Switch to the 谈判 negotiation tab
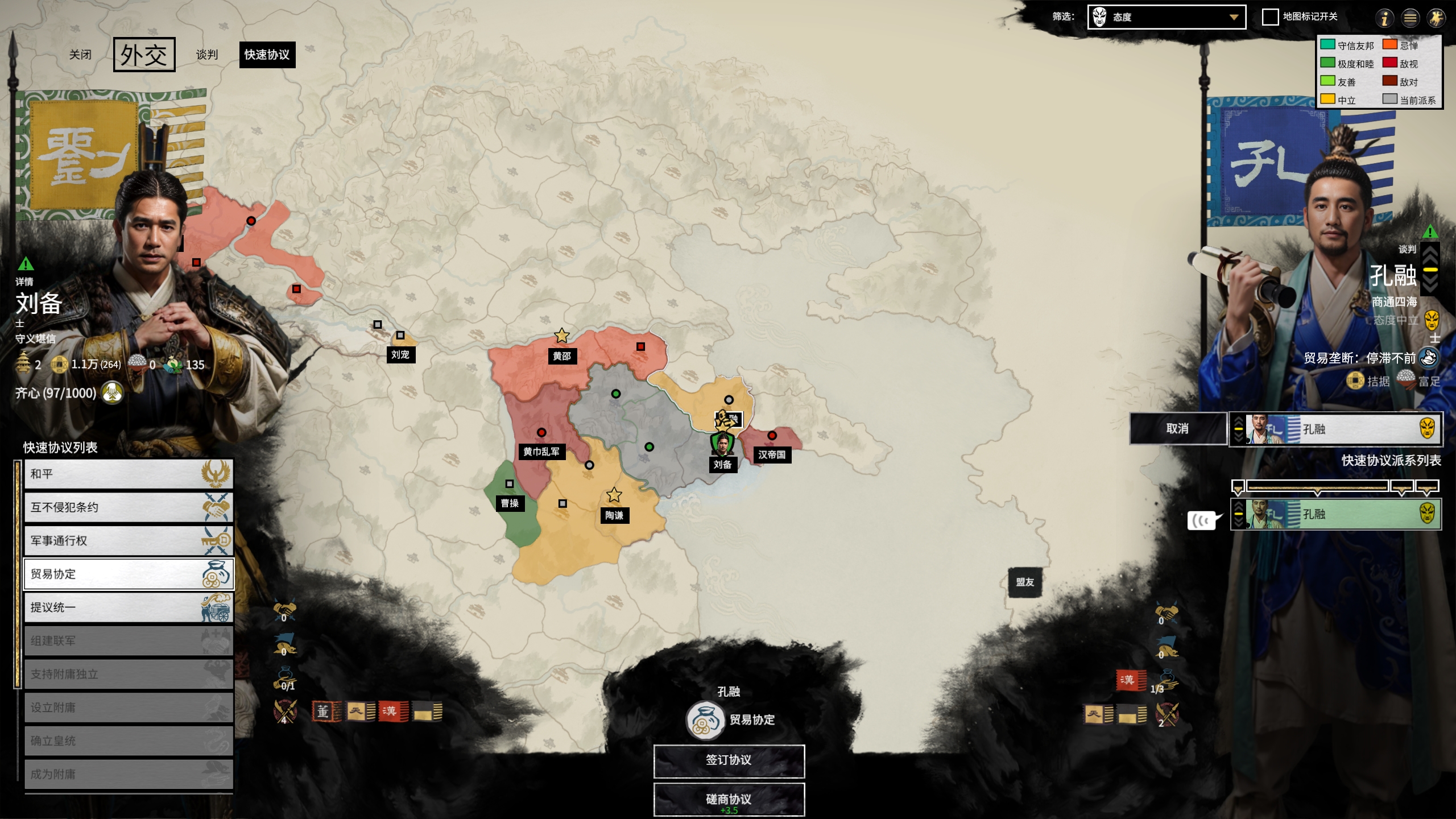 207,55
